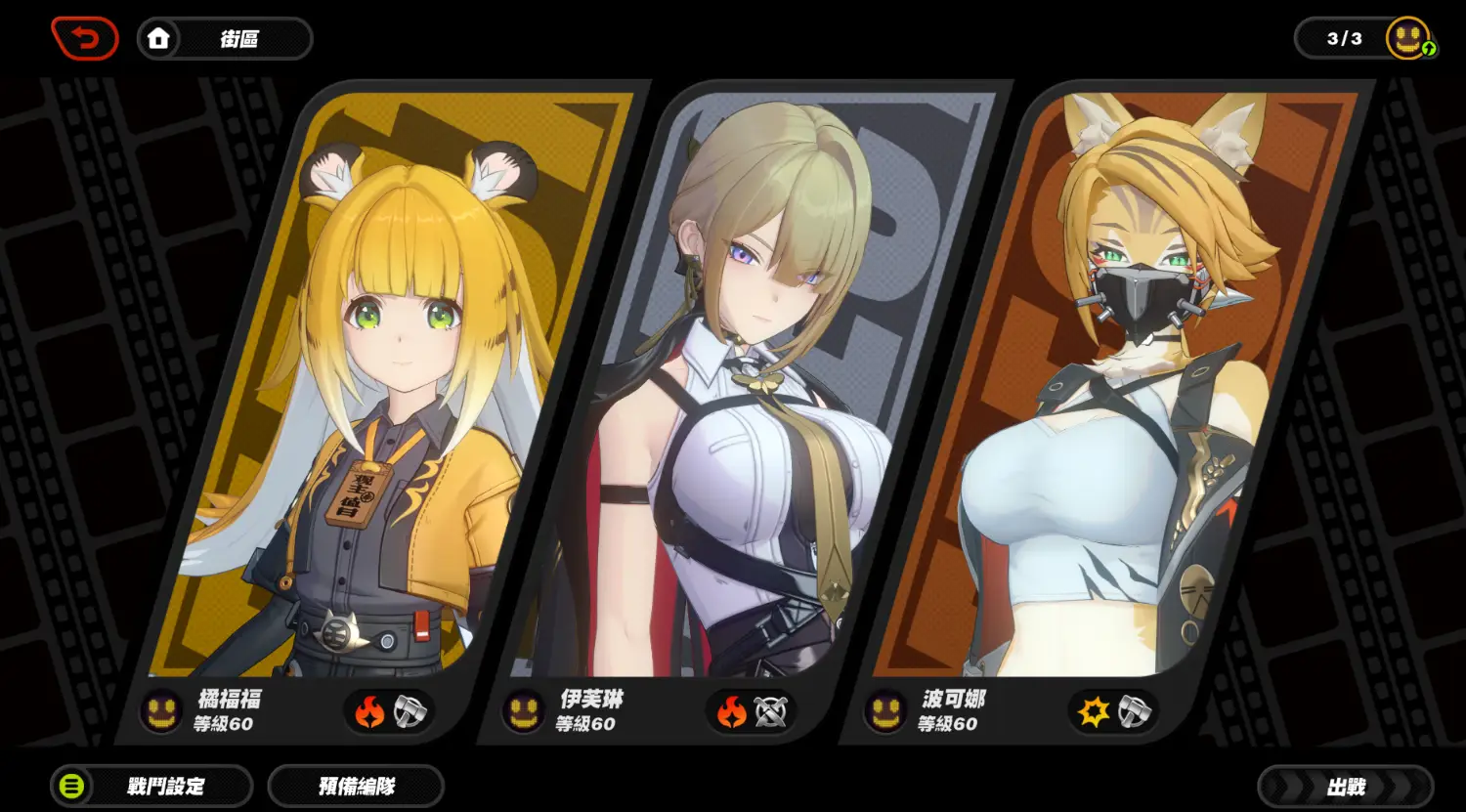Pick the 波可娜 character card
The width and height of the screenshot is (1466, 812).
pyautogui.click(x=1114, y=391)
